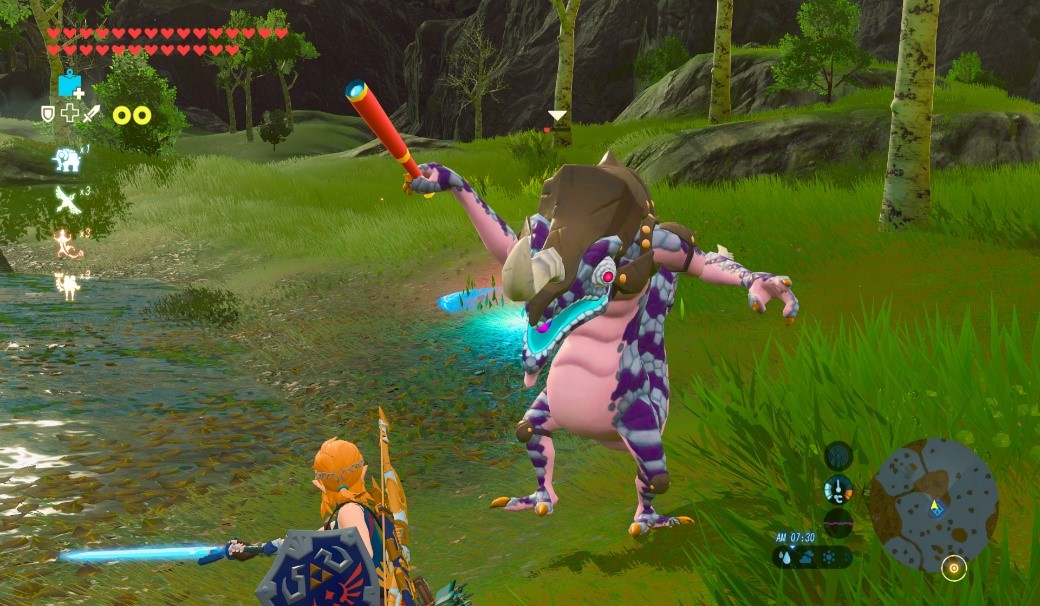Viewport: 1040px width, 606px height.
Task: Click the raindrop weather forecast icon
Action: 784,558
